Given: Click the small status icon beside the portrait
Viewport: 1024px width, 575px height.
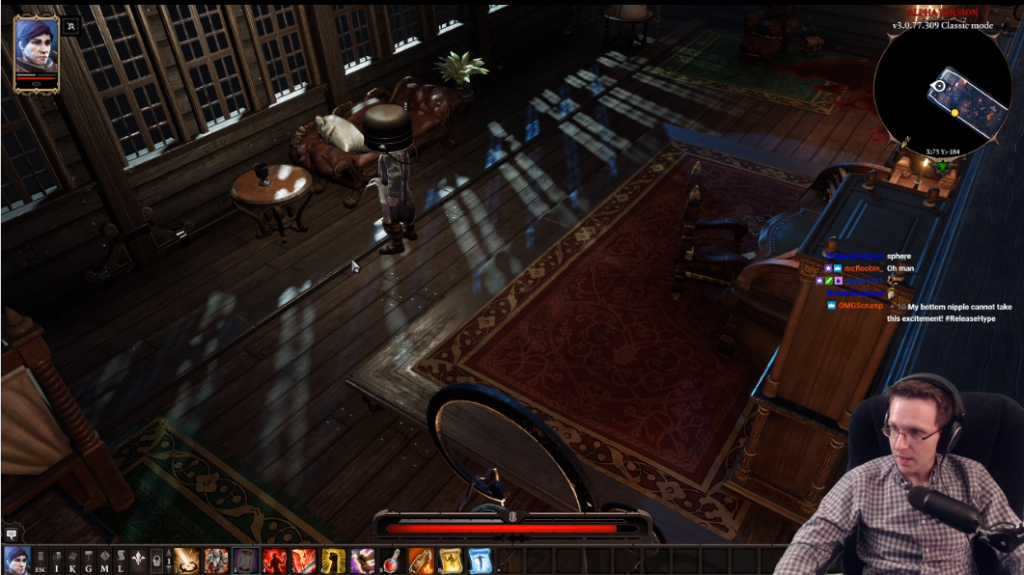Looking at the screenshot, I should coord(71,27).
